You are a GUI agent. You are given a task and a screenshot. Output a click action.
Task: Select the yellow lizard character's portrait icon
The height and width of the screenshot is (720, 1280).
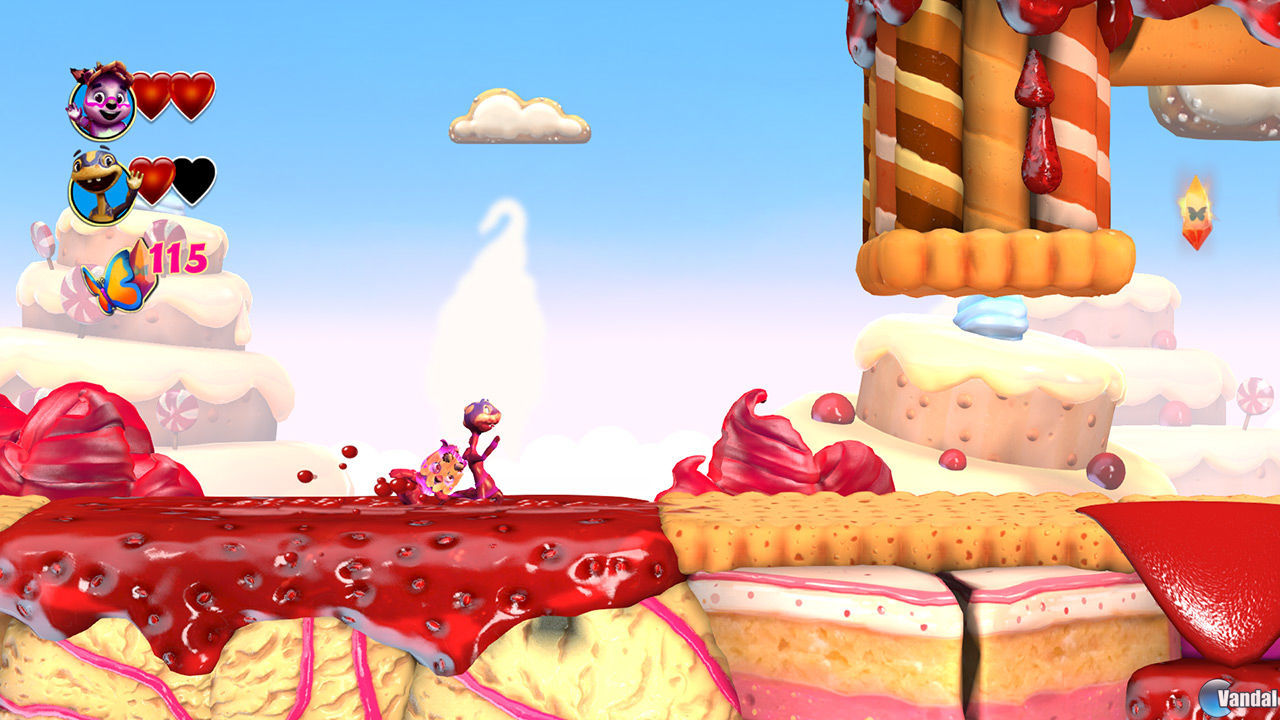tap(99, 185)
